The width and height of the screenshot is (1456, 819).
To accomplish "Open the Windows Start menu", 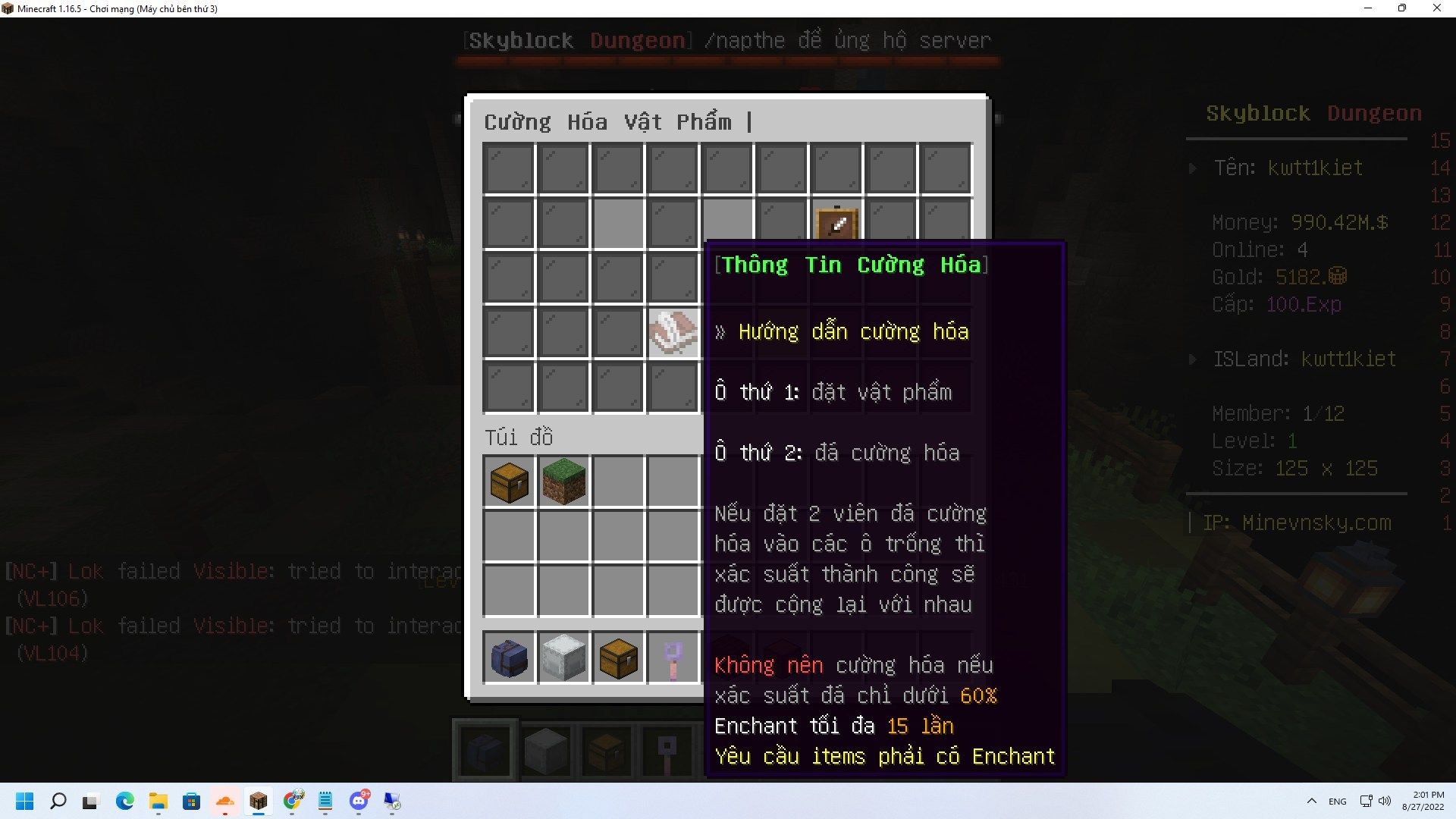I will tap(25, 801).
